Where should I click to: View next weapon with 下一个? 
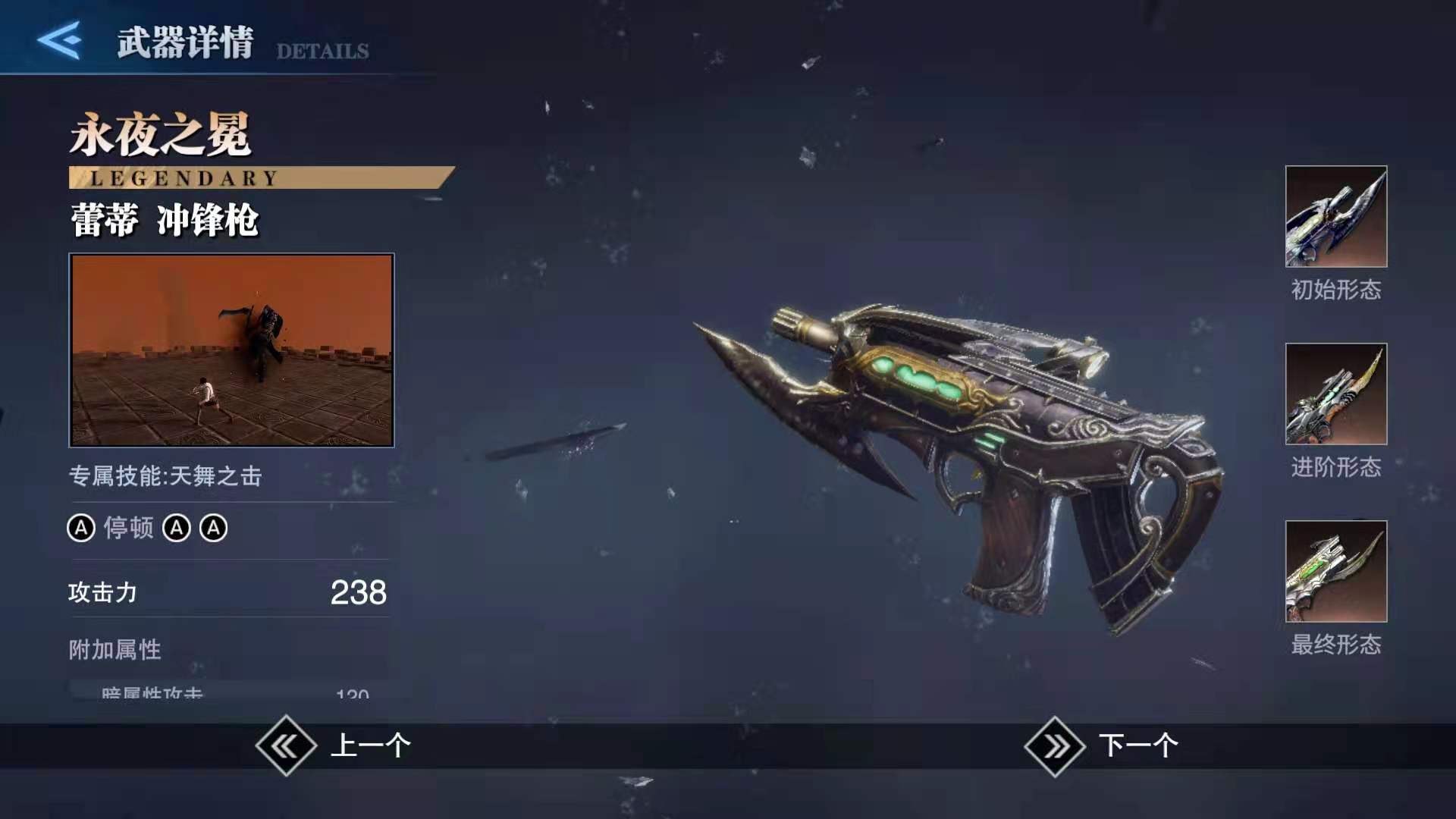1103,745
